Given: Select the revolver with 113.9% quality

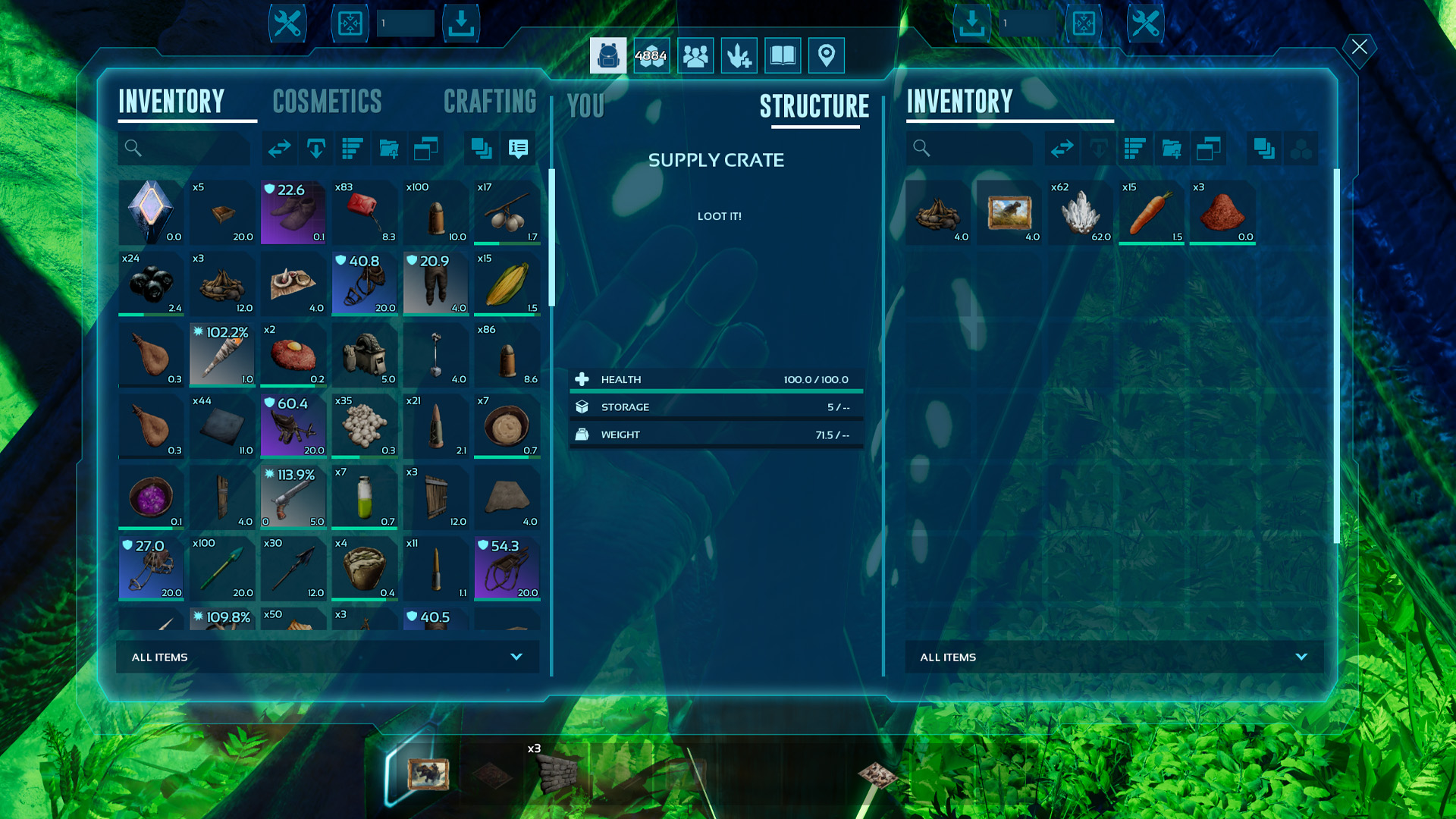Looking at the screenshot, I should [x=293, y=497].
